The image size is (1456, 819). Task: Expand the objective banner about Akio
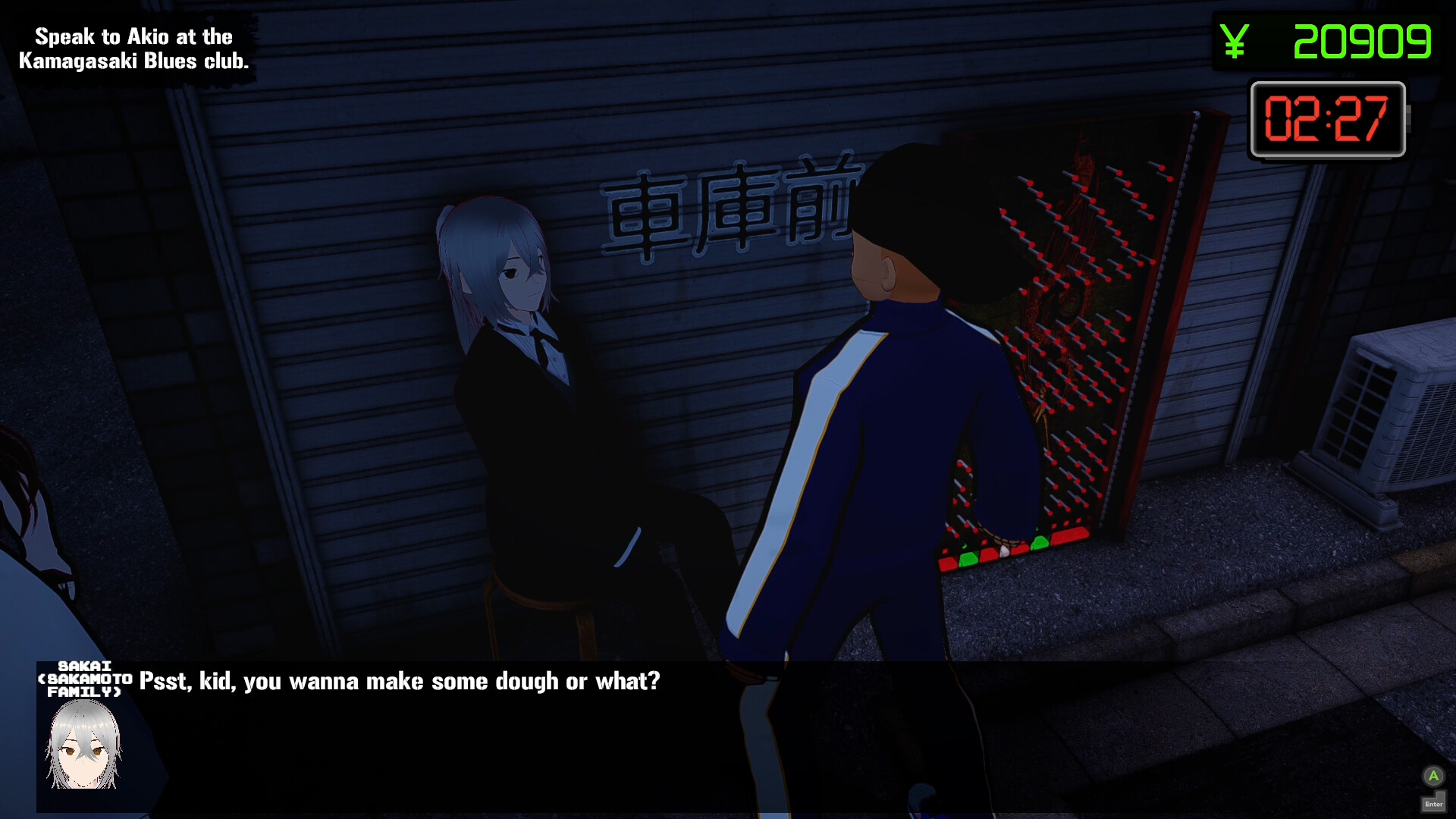click(134, 48)
